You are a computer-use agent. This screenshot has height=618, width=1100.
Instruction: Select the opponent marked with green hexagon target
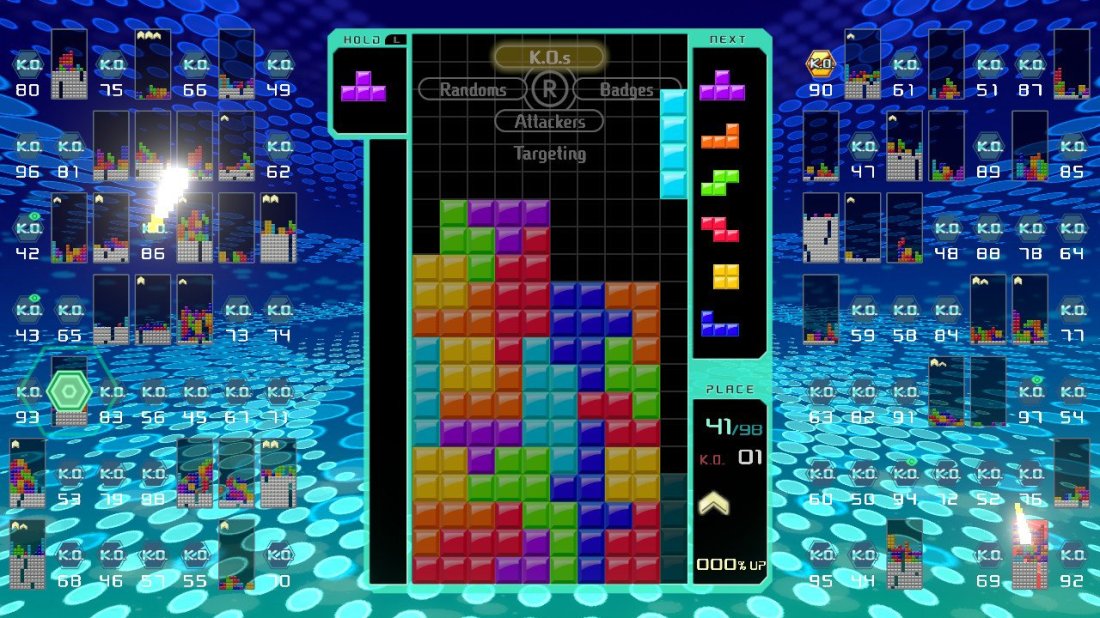pyautogui.click(x=69, y=391)
